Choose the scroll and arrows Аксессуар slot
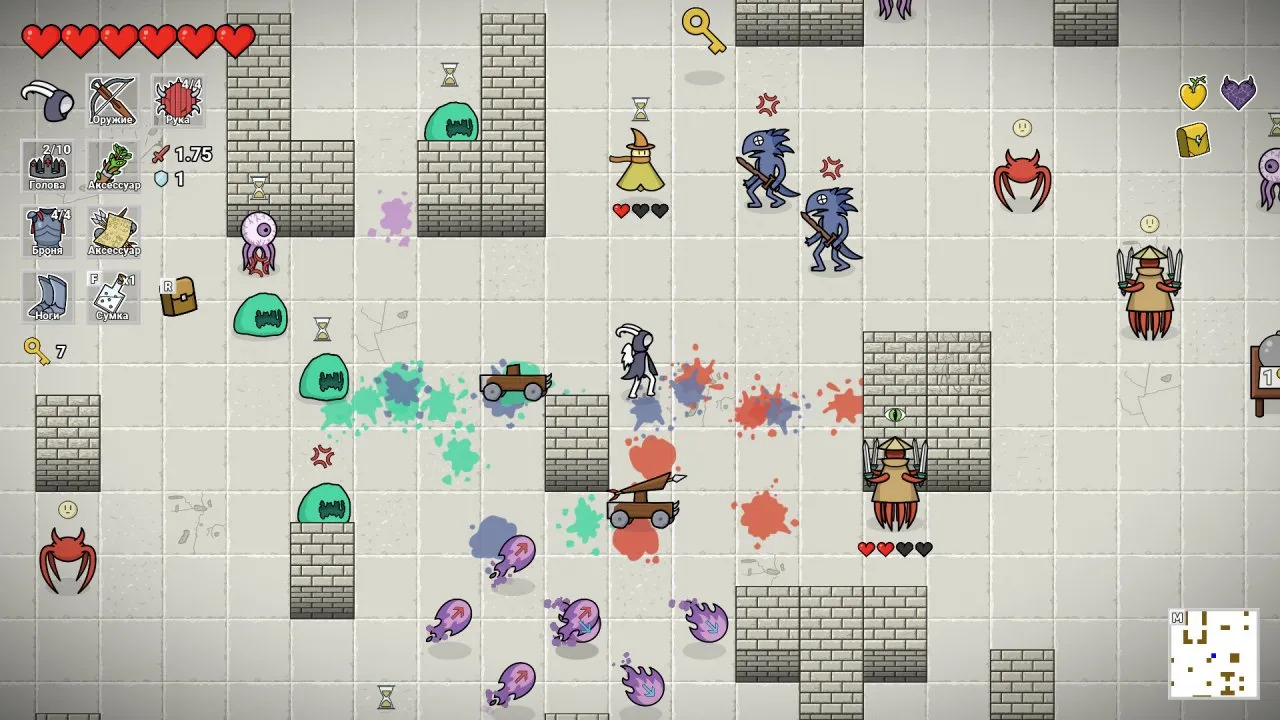The width and height of the screenshot is (1280, 720). point(112,231)
